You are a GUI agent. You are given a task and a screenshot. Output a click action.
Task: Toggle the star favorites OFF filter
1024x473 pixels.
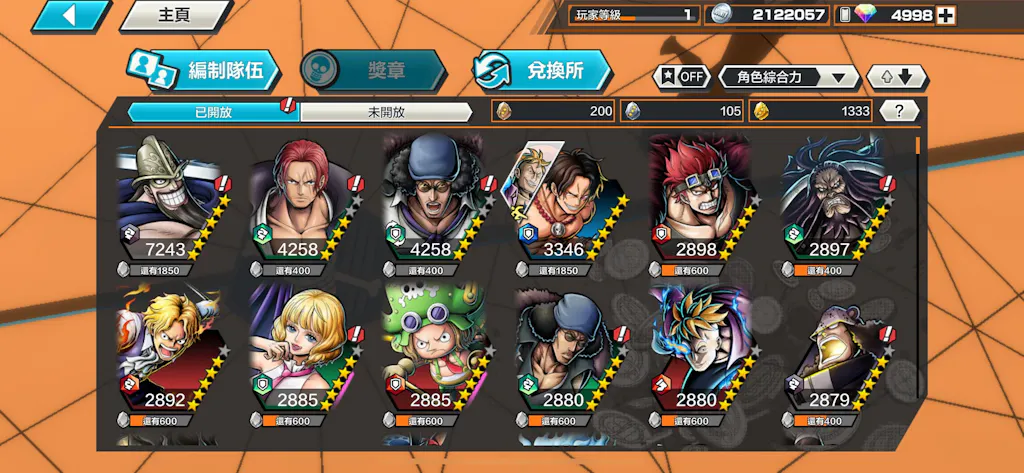point(680,77)
